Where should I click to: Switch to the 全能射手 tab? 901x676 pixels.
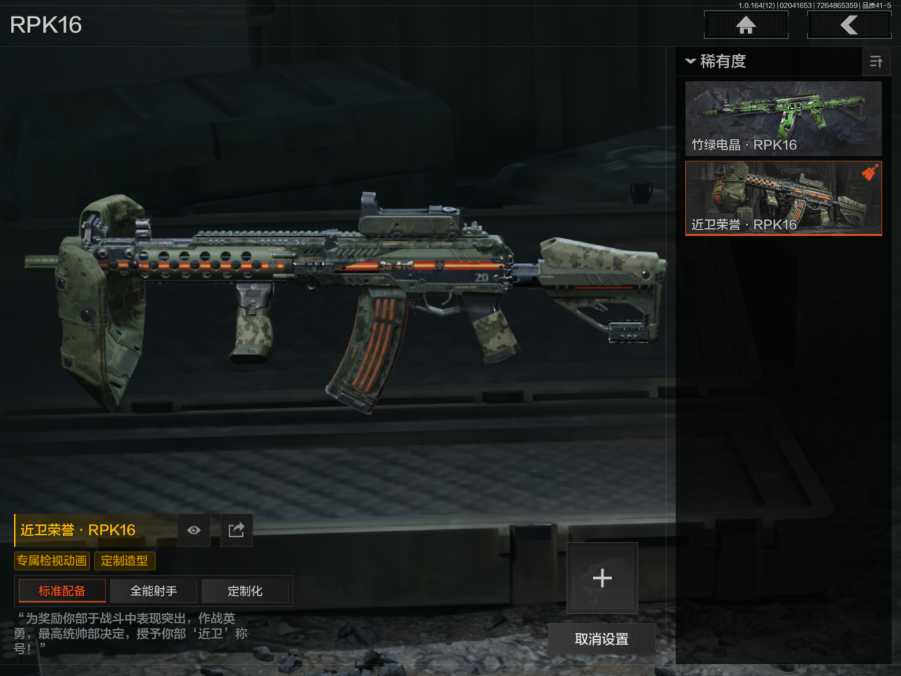pos(153,591)
